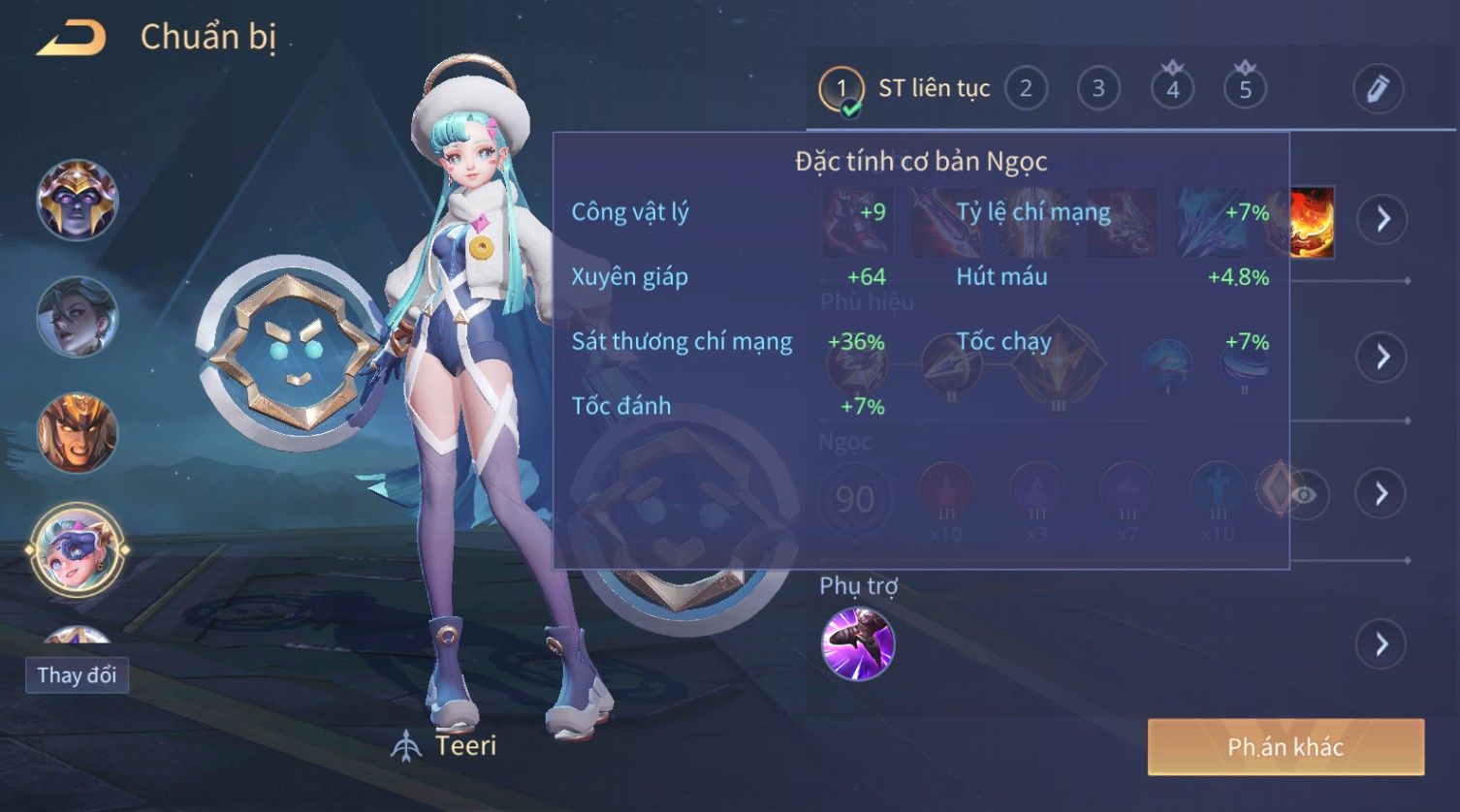Click the Thay đổi button
1460x812 pixels.
point(77,674)
